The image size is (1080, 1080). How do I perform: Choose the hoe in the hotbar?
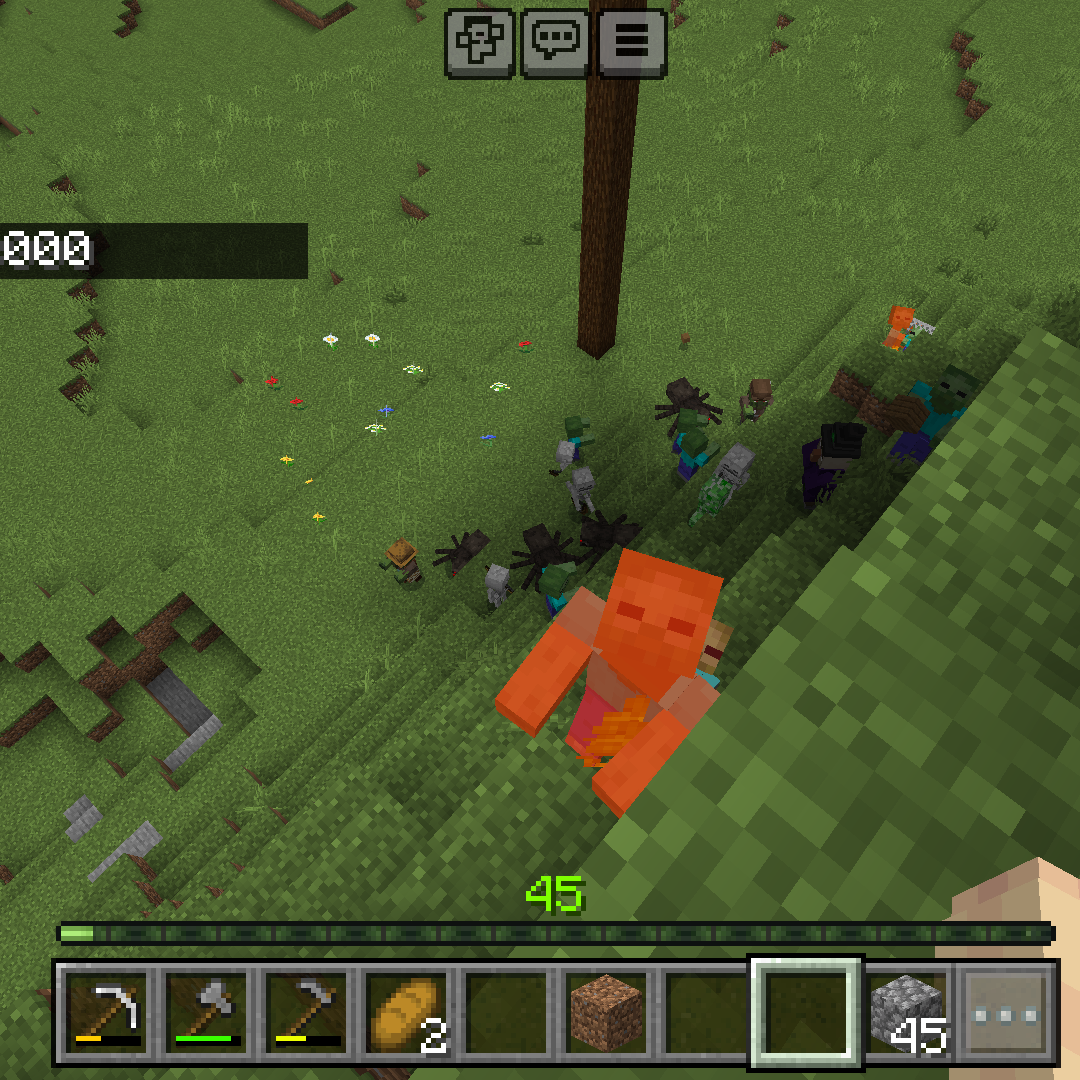click(307, 1011)
